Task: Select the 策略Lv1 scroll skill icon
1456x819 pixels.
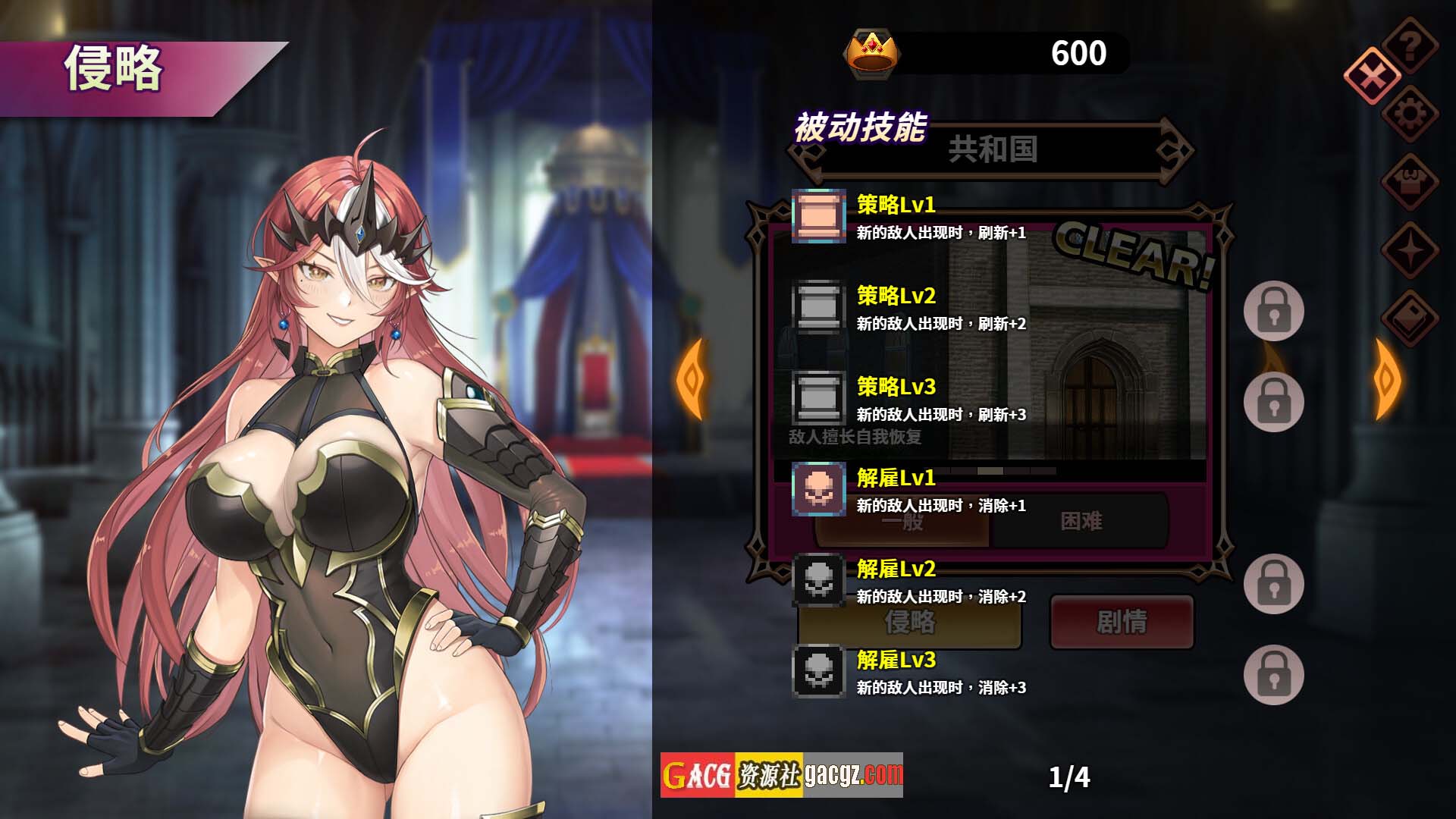Action: (819, 216)
